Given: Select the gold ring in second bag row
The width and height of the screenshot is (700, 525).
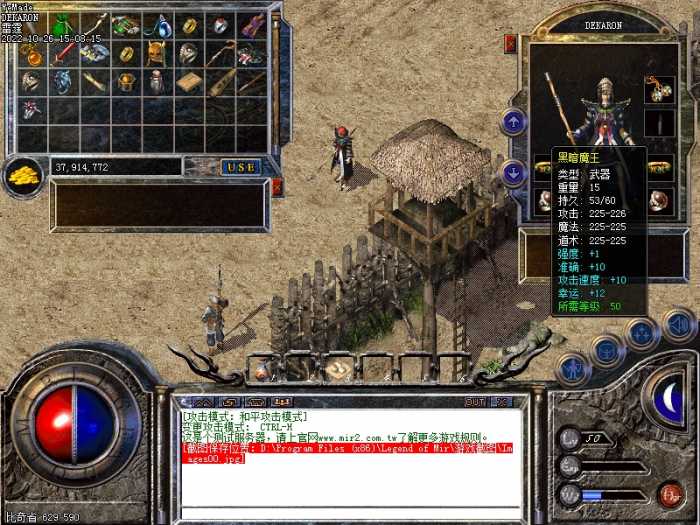Looking at the screenshot, I should (x=124, y=54).
